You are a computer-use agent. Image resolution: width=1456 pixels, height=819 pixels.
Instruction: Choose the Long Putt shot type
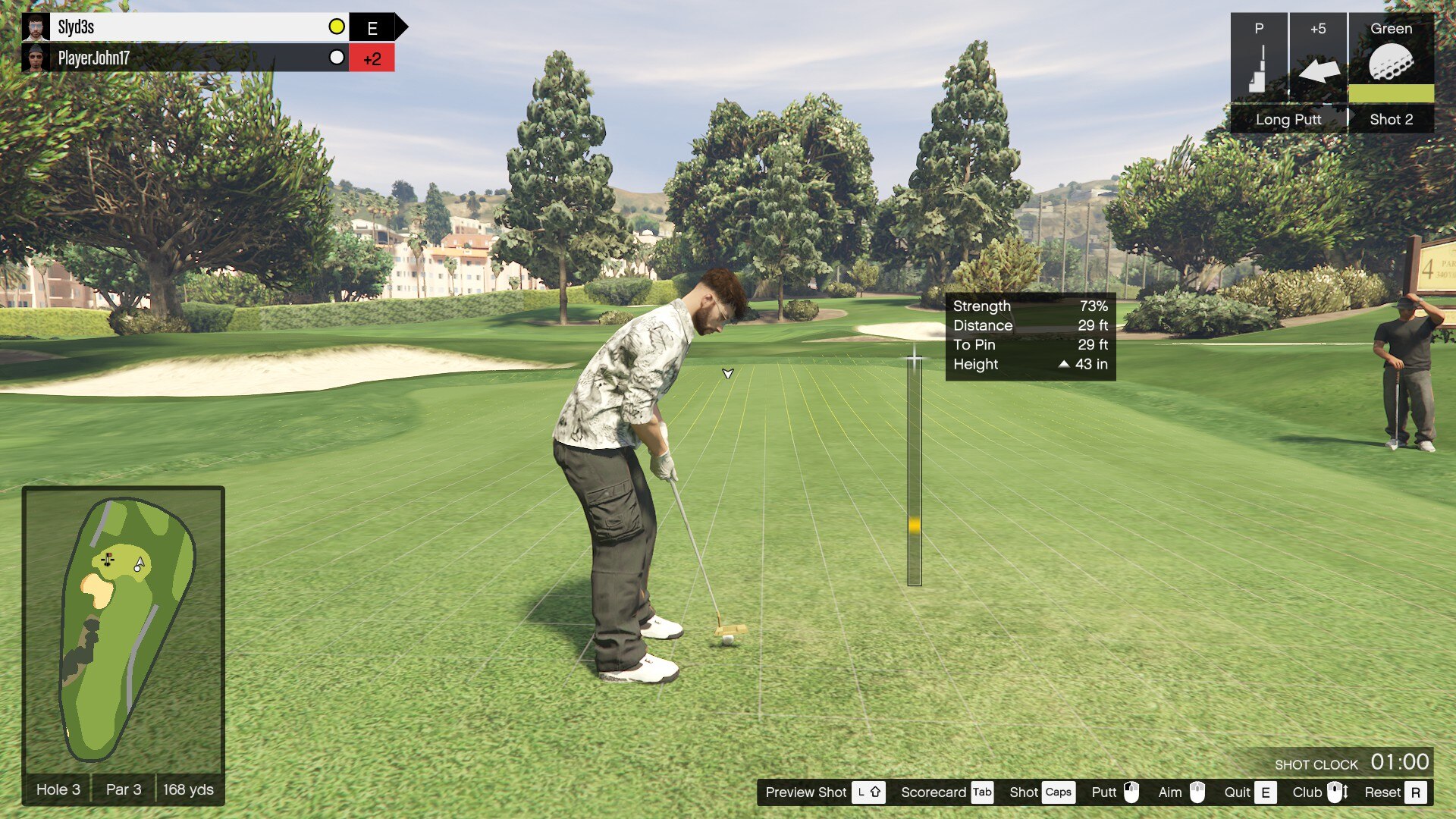[x=1288, y=119]
